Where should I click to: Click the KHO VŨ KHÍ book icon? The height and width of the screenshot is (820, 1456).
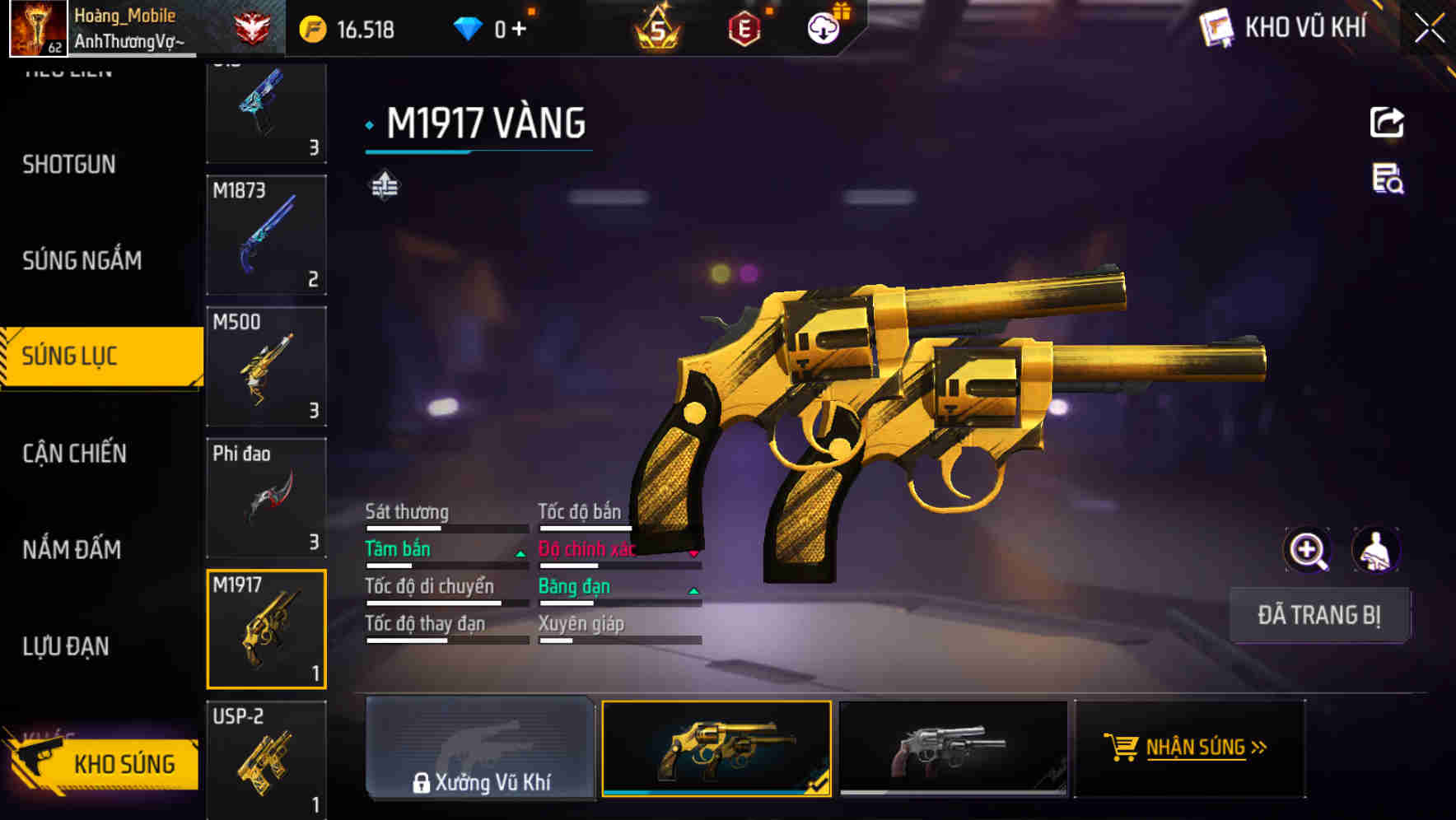tap(1216, 27)
